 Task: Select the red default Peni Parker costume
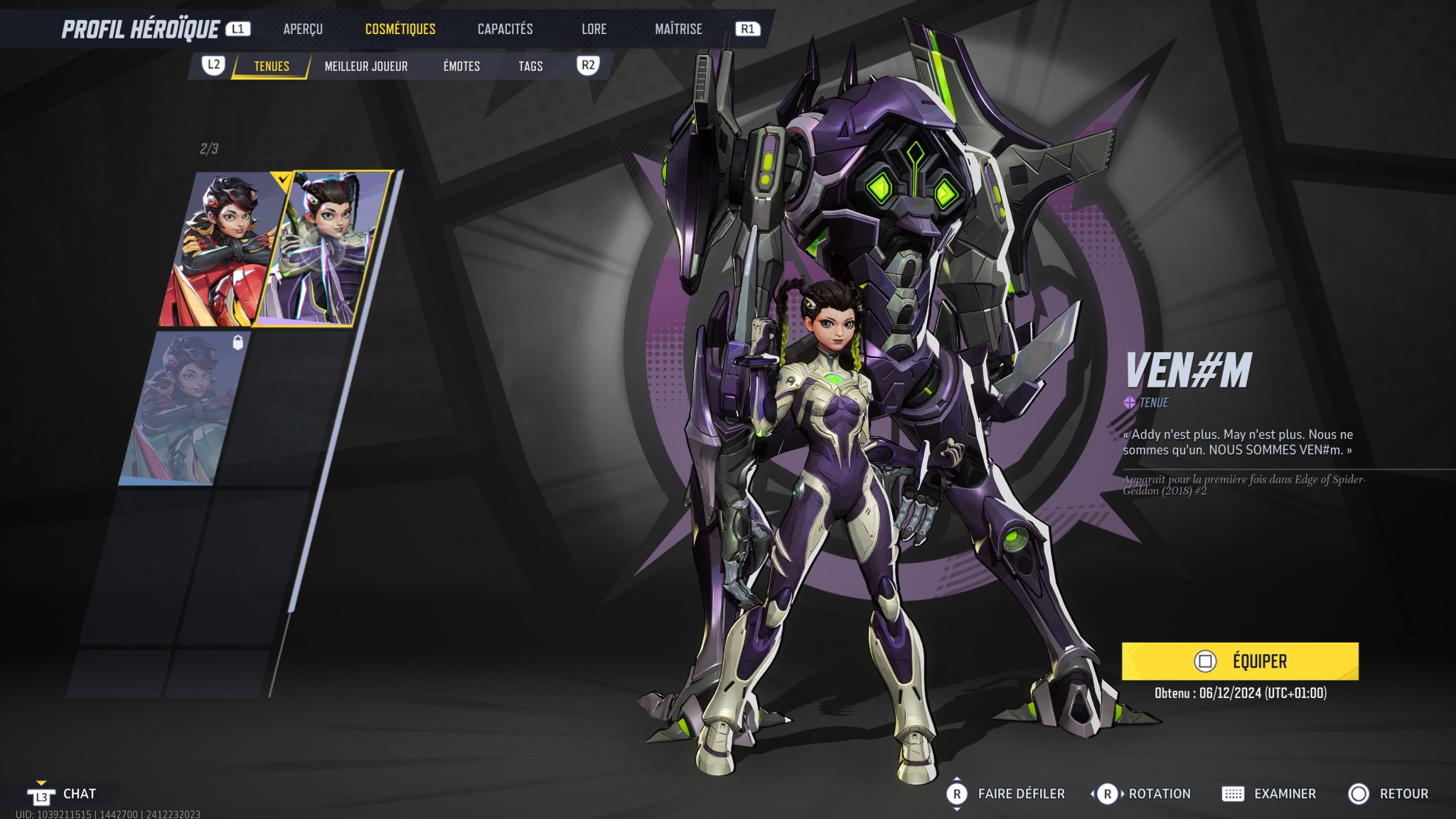[x=220, y=249]
